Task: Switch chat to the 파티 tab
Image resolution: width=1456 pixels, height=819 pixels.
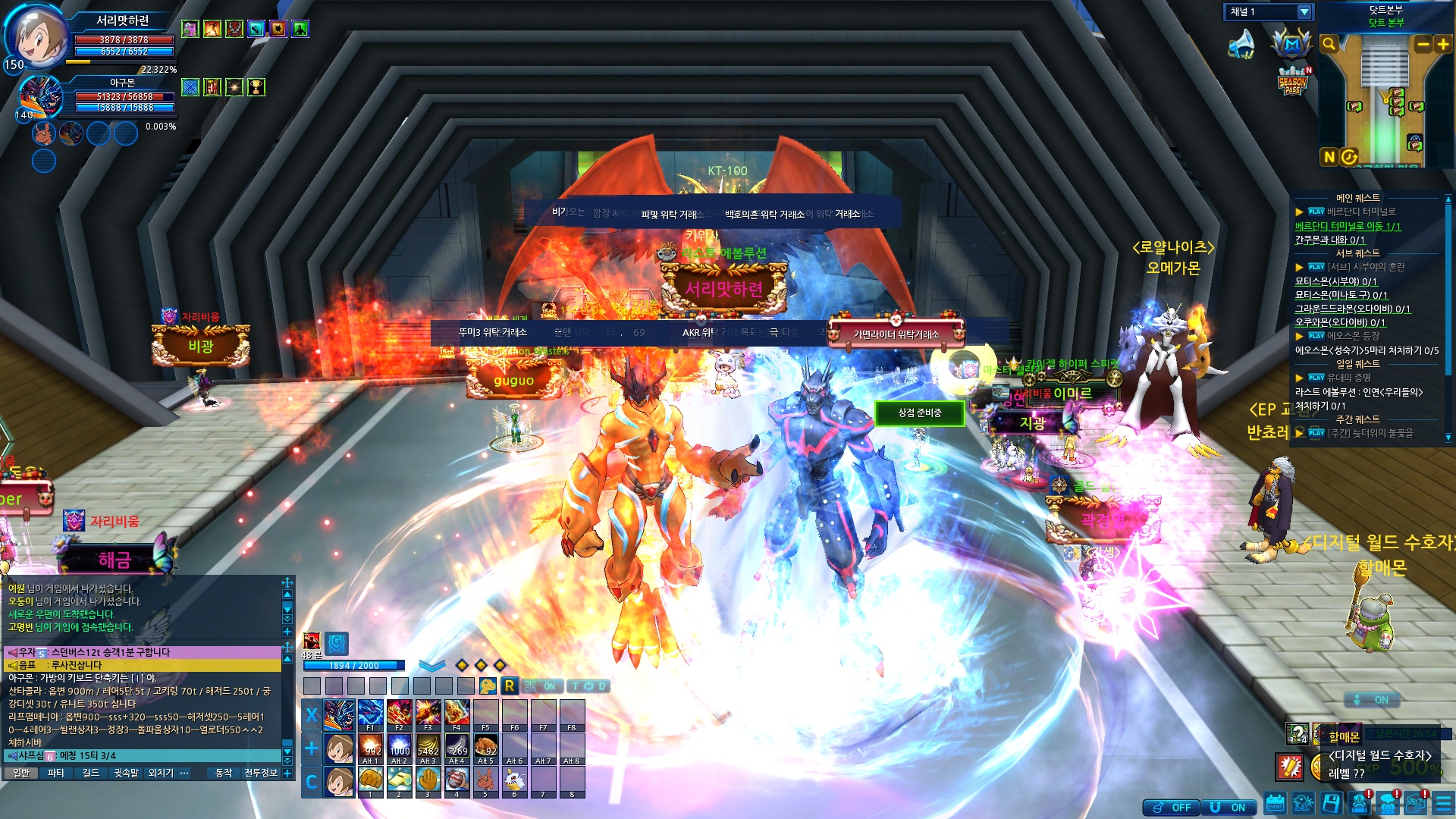Action: click(55, 773)
